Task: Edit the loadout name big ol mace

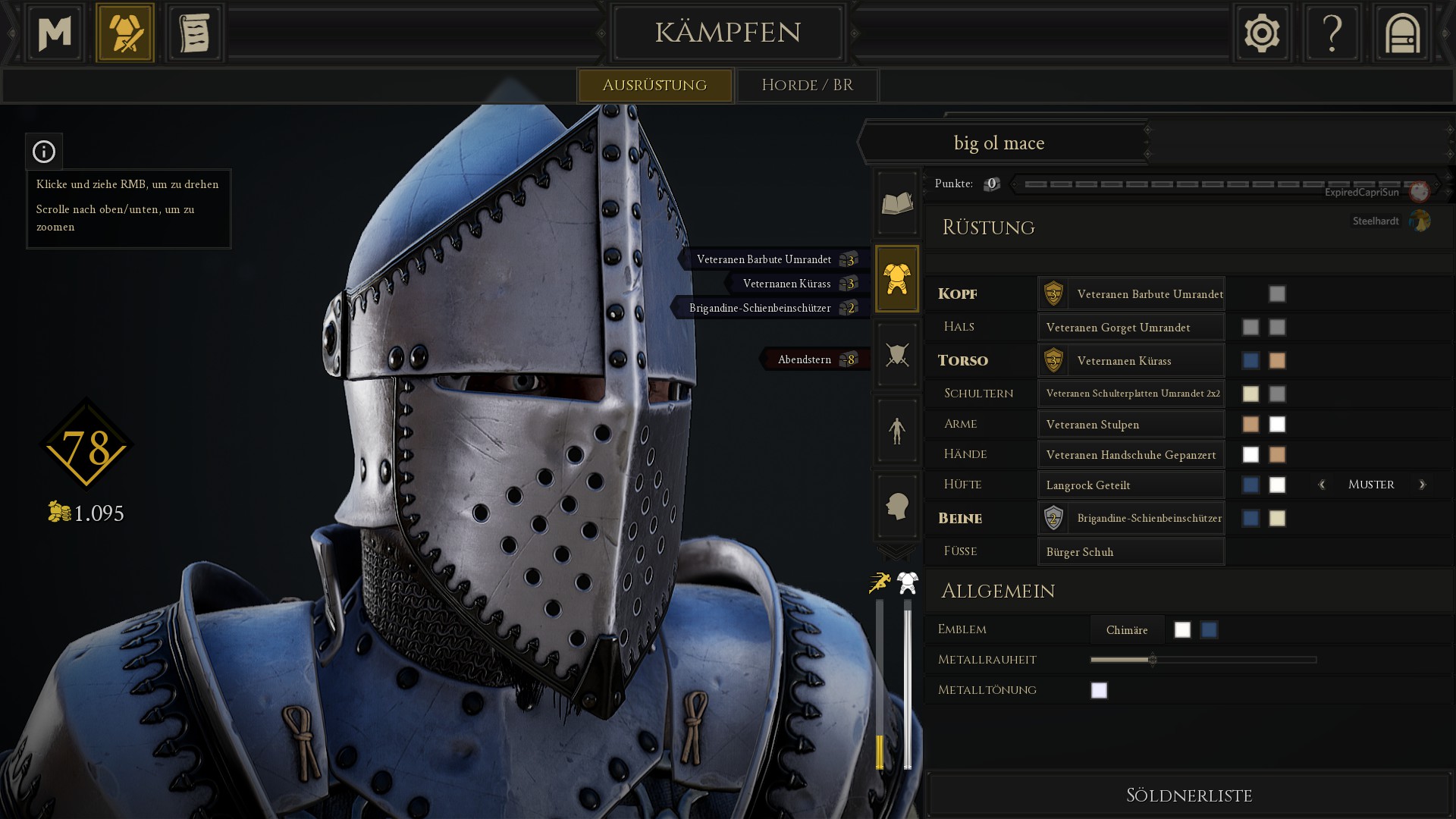Action: click(x=999, y=143)
